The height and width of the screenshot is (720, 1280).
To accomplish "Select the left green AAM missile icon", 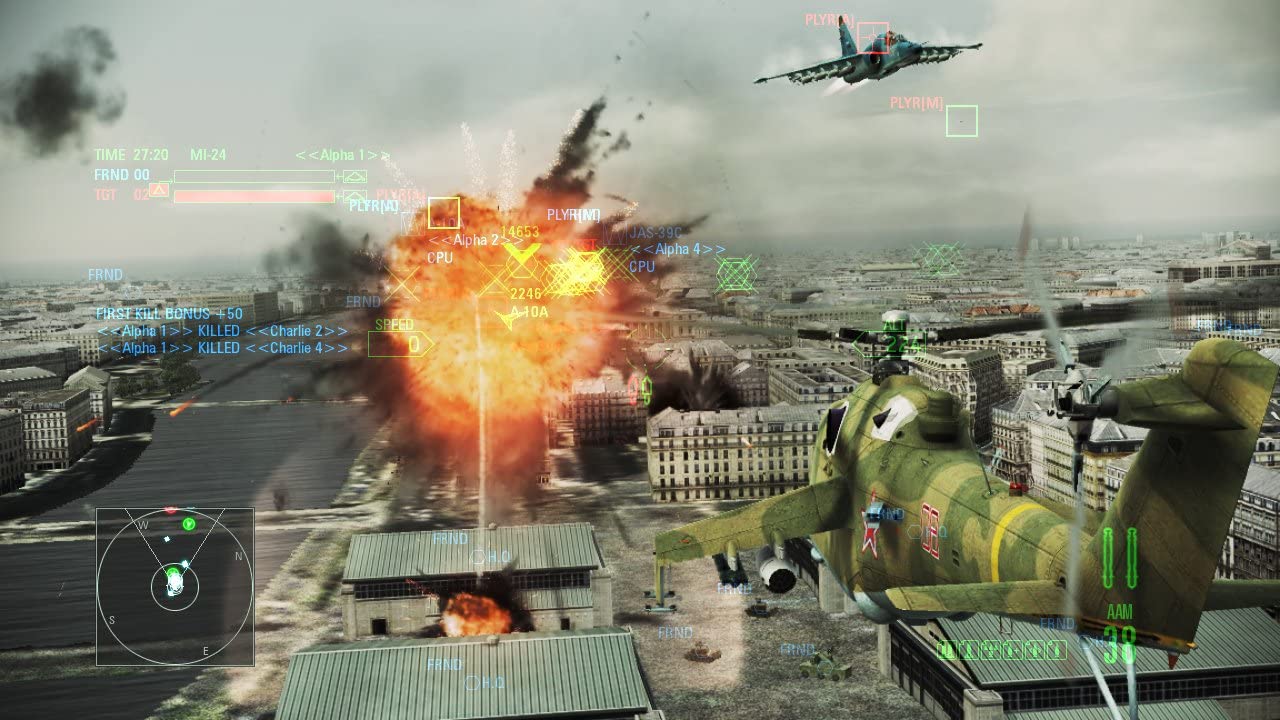I will click(1107, 558).
